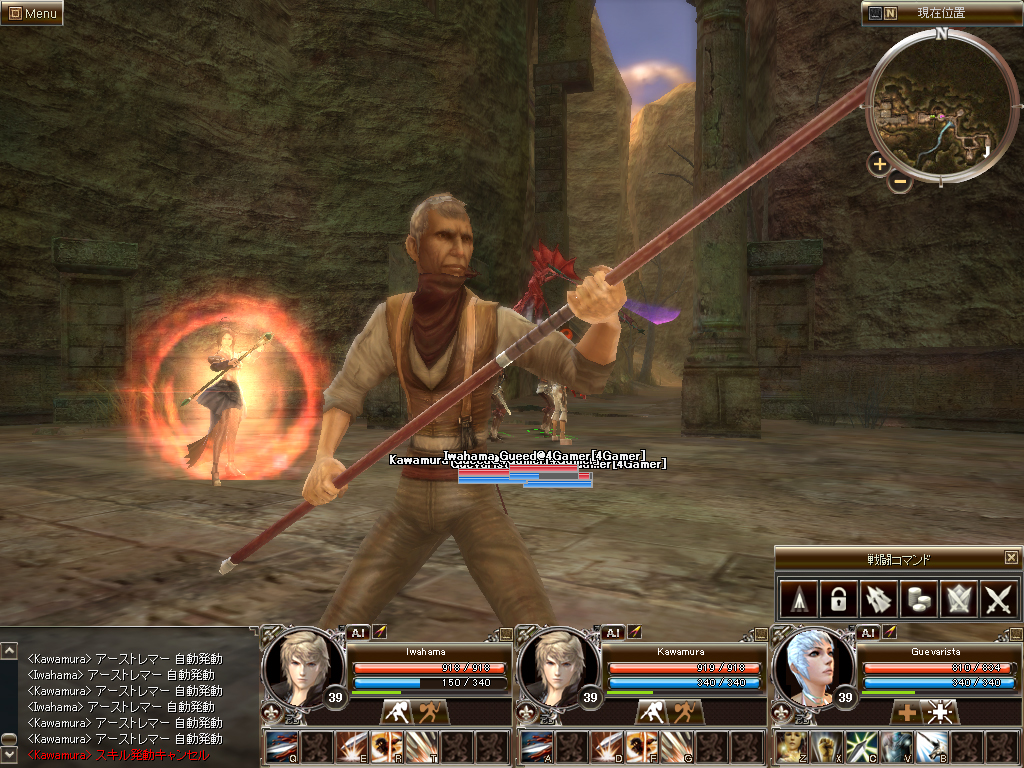The image size is (1024, 768).
Task: Zoom out the minimap with the minus button
Action: point(900,182)
